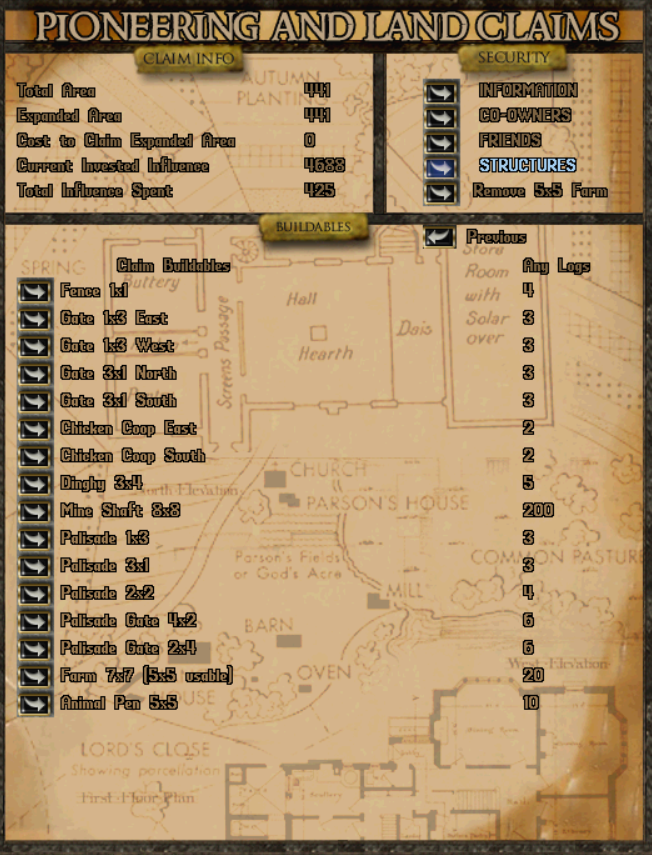Viewport: 652px width, 855px height.
Task: Select Gate 3x1 South
Action: pos(35,402)
